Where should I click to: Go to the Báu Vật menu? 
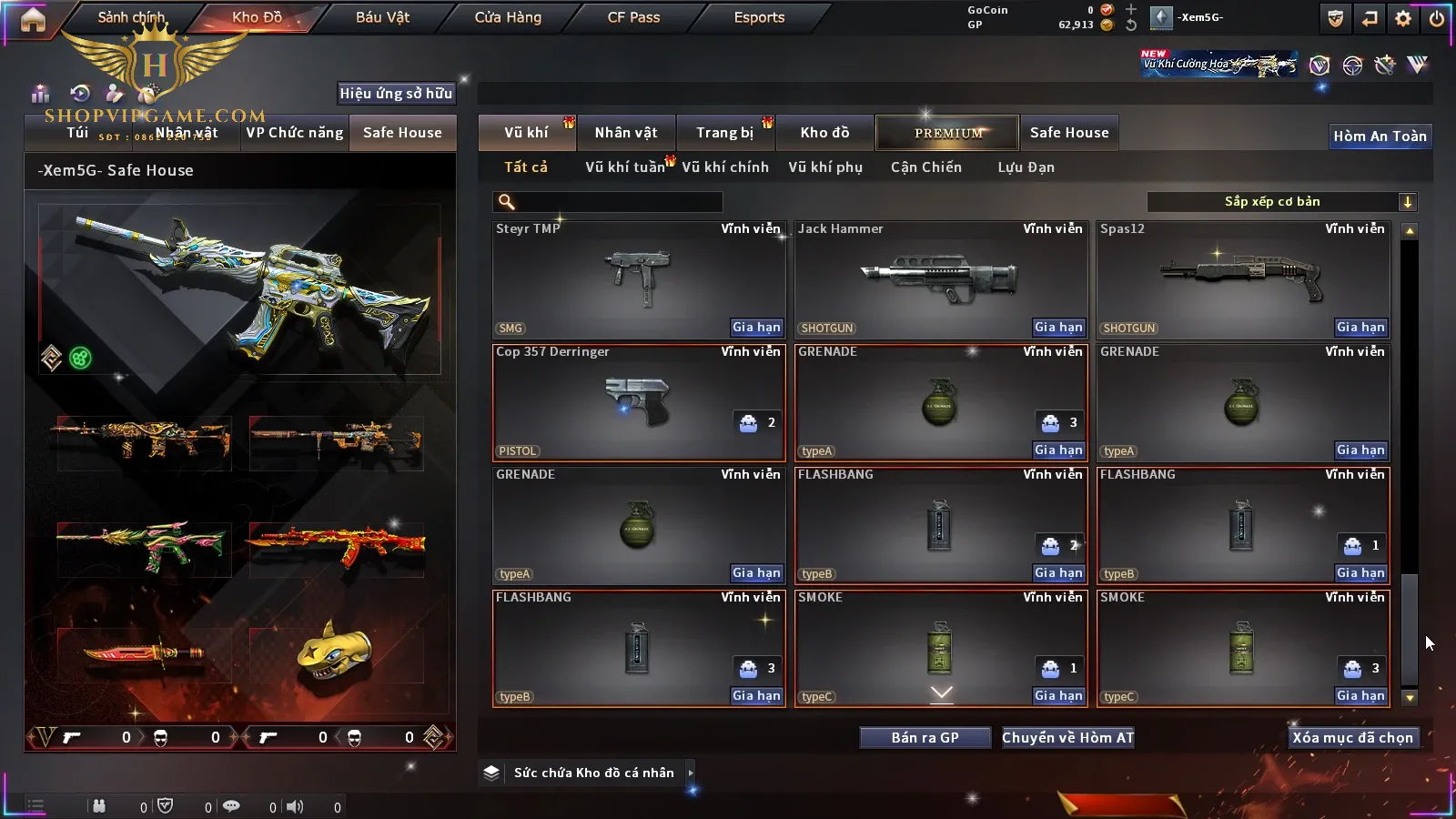(x=382, y=17)
